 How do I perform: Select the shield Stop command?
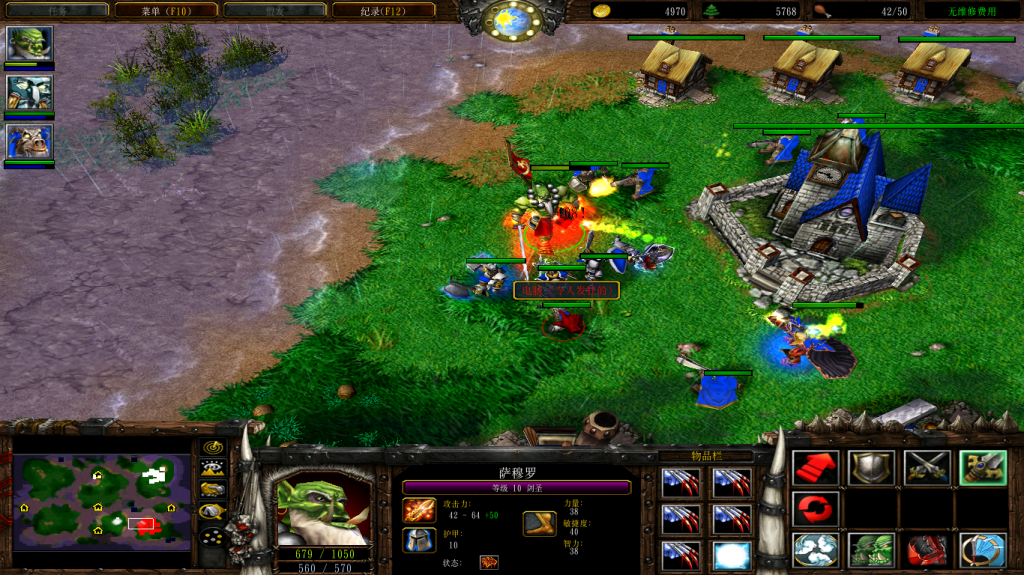[871, 468]
